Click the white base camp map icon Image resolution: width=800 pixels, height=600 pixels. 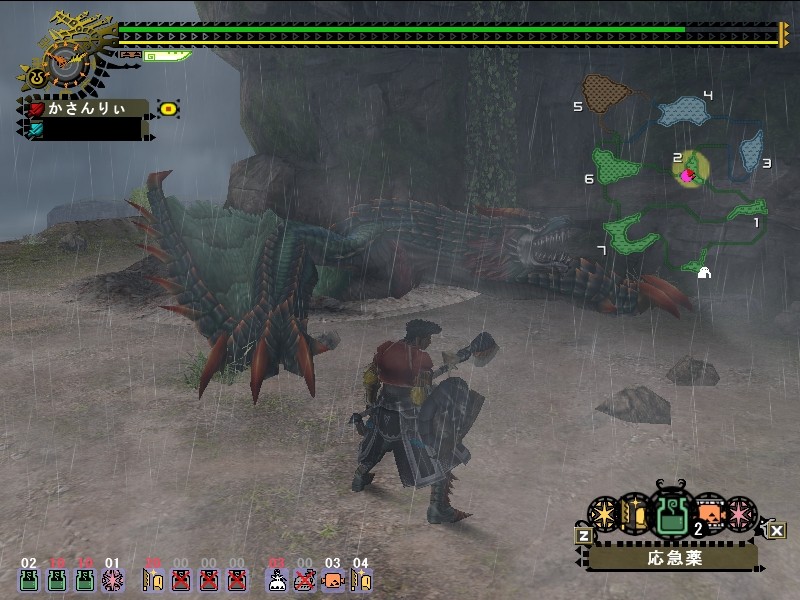pos(703,272)
